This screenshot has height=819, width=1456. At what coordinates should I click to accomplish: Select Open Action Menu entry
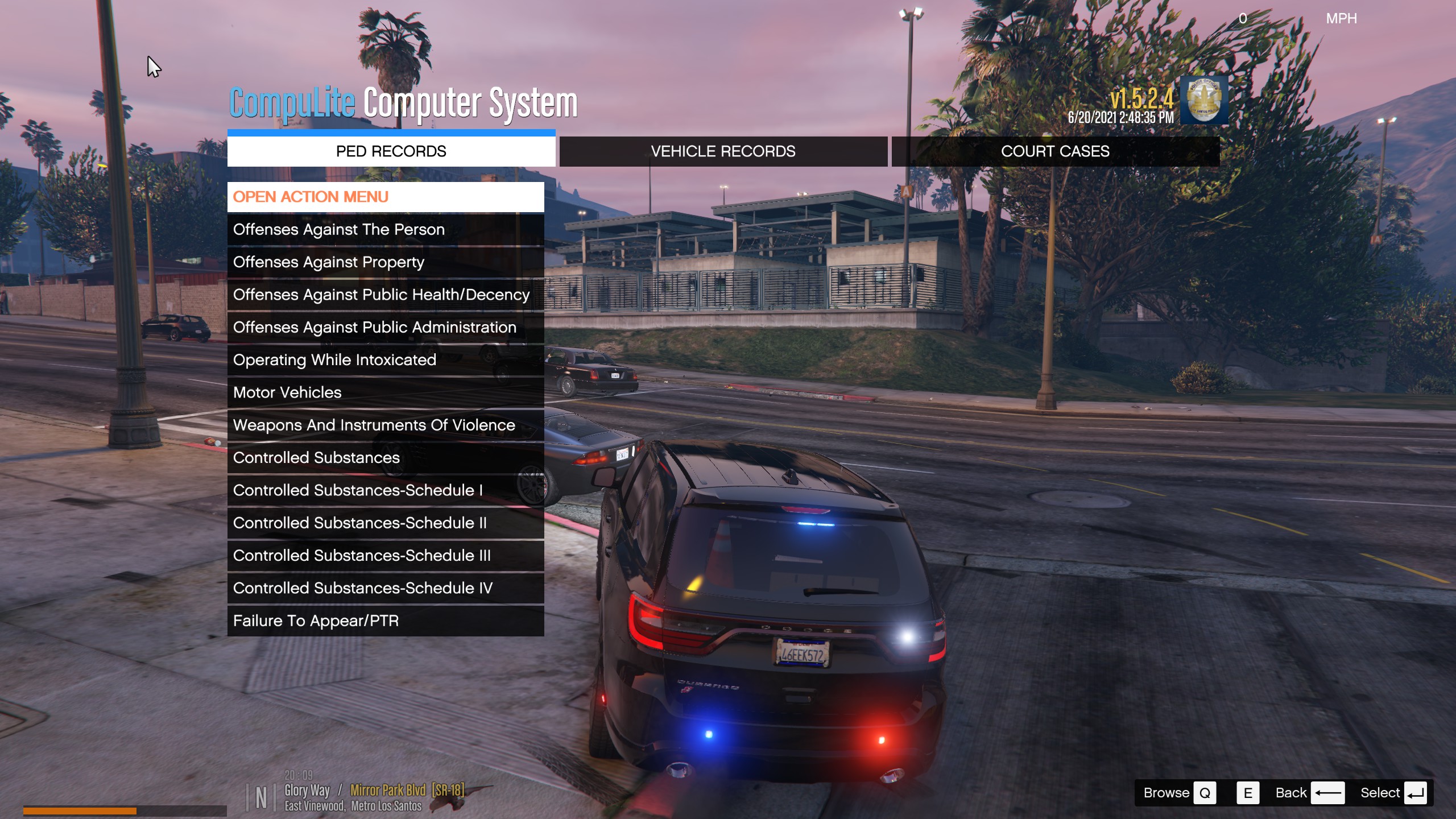click(x=386, y=197)
